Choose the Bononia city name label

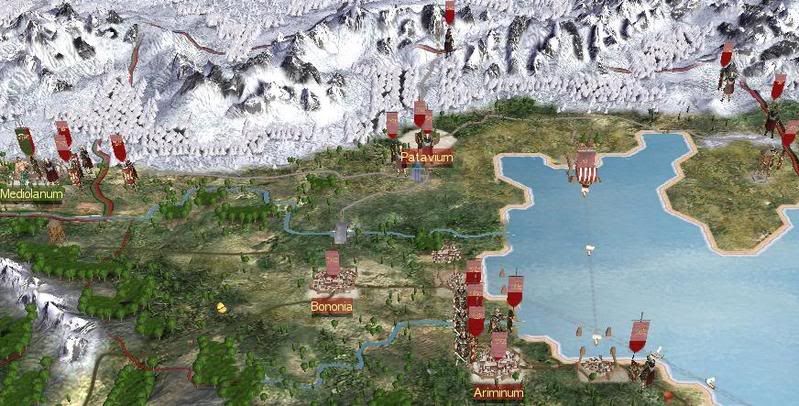point(331,307)
